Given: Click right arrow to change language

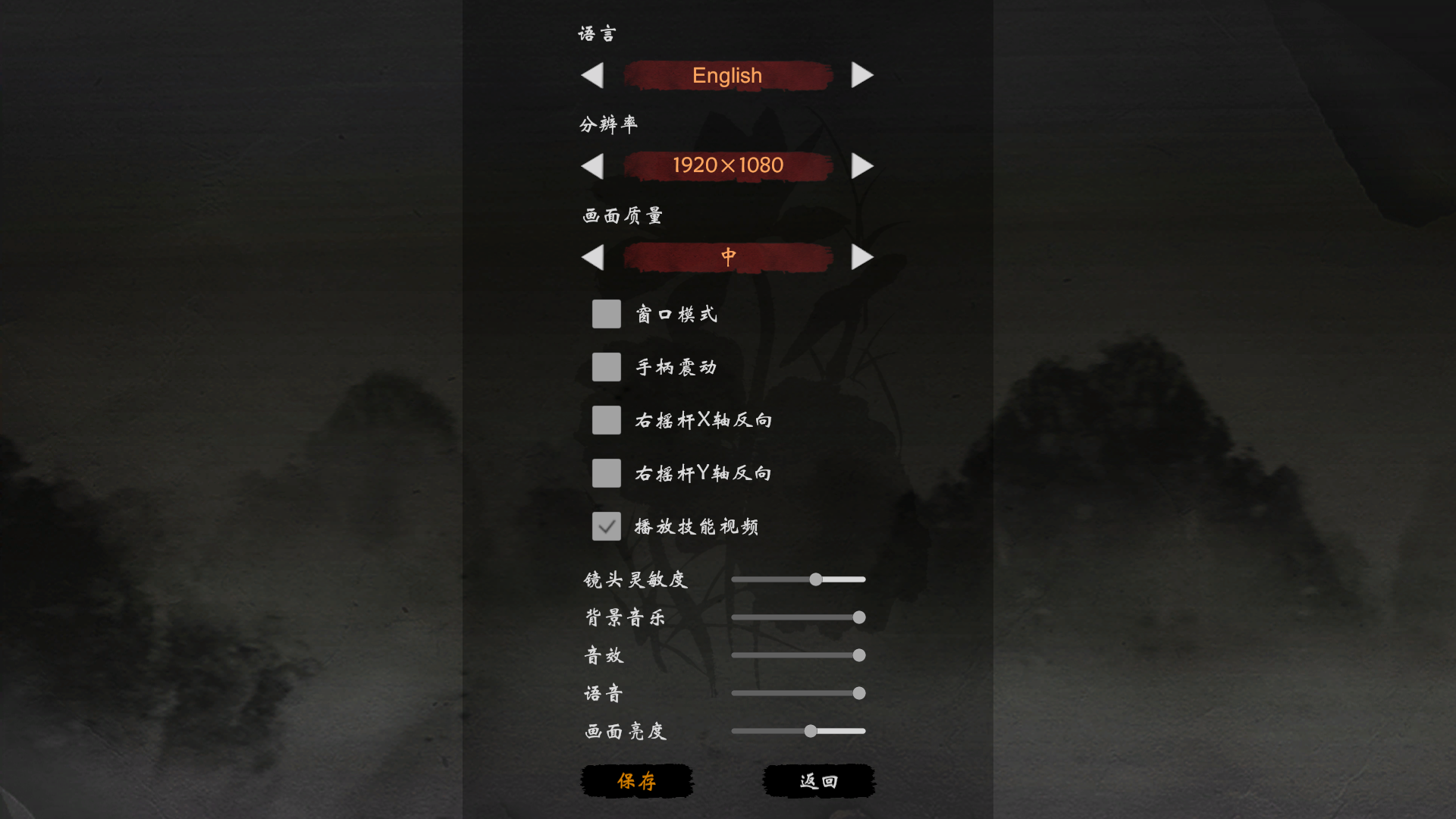Looking at the screenshot, I should (862, 75).
